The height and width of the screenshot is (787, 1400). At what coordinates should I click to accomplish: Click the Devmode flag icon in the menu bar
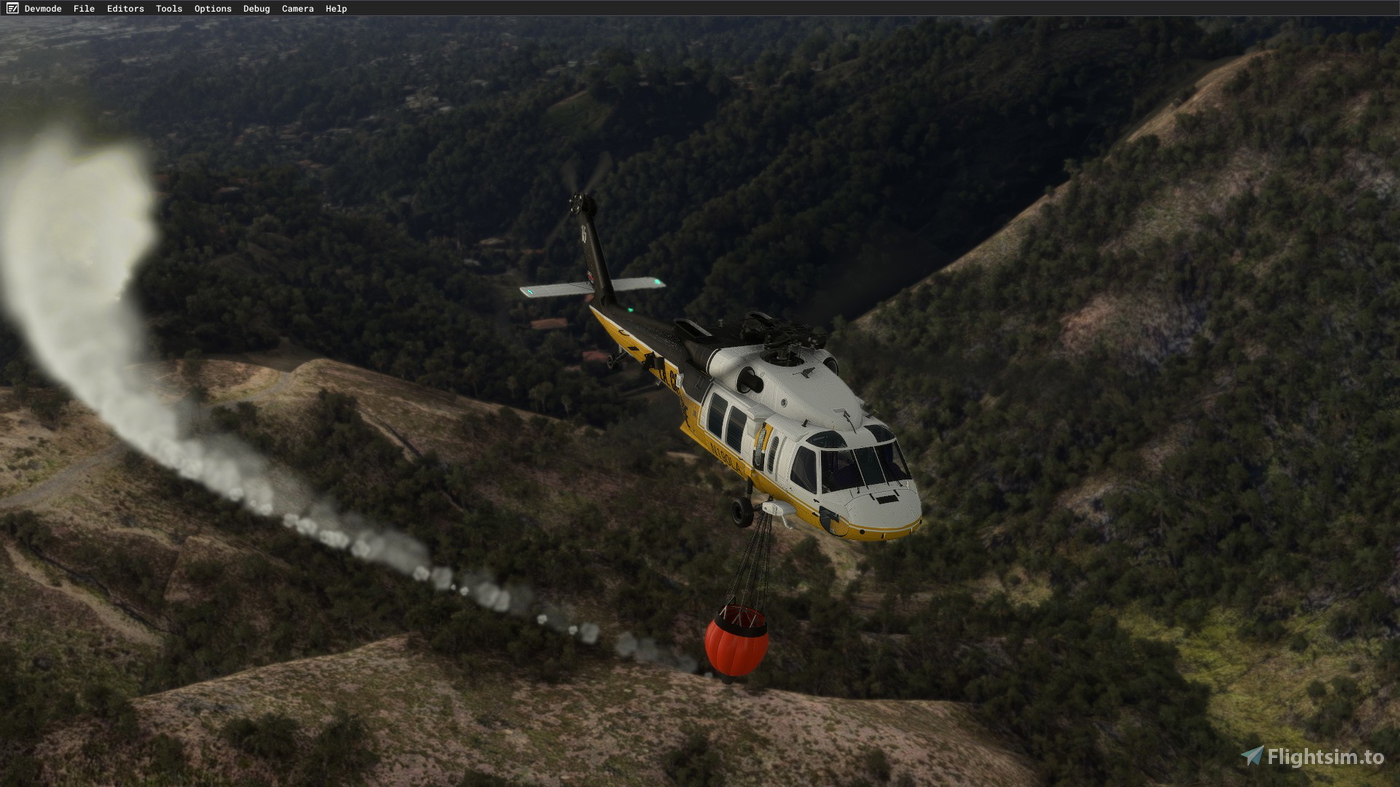13,8
